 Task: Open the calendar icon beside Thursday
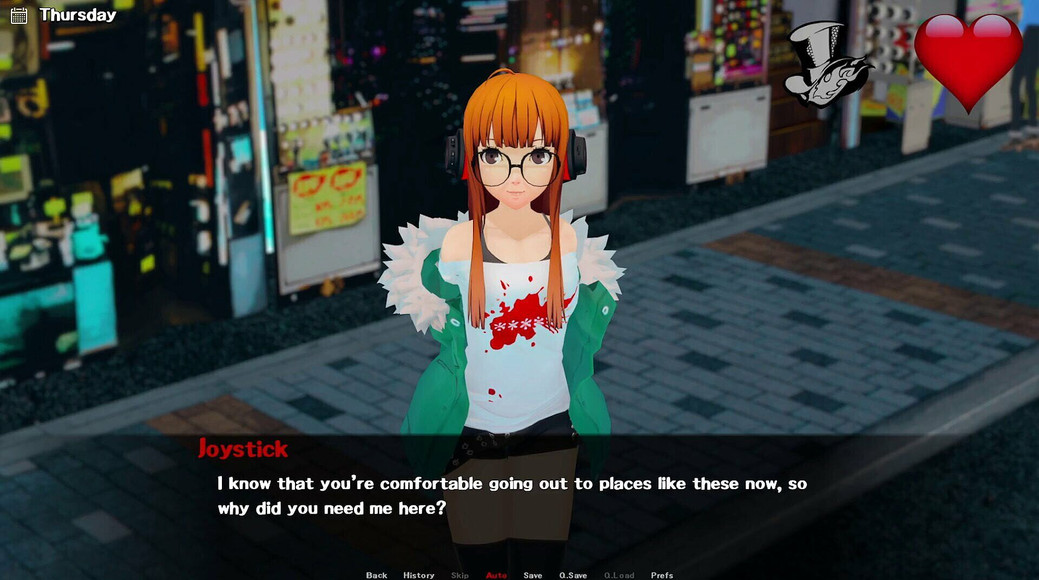tap(19, 15)
